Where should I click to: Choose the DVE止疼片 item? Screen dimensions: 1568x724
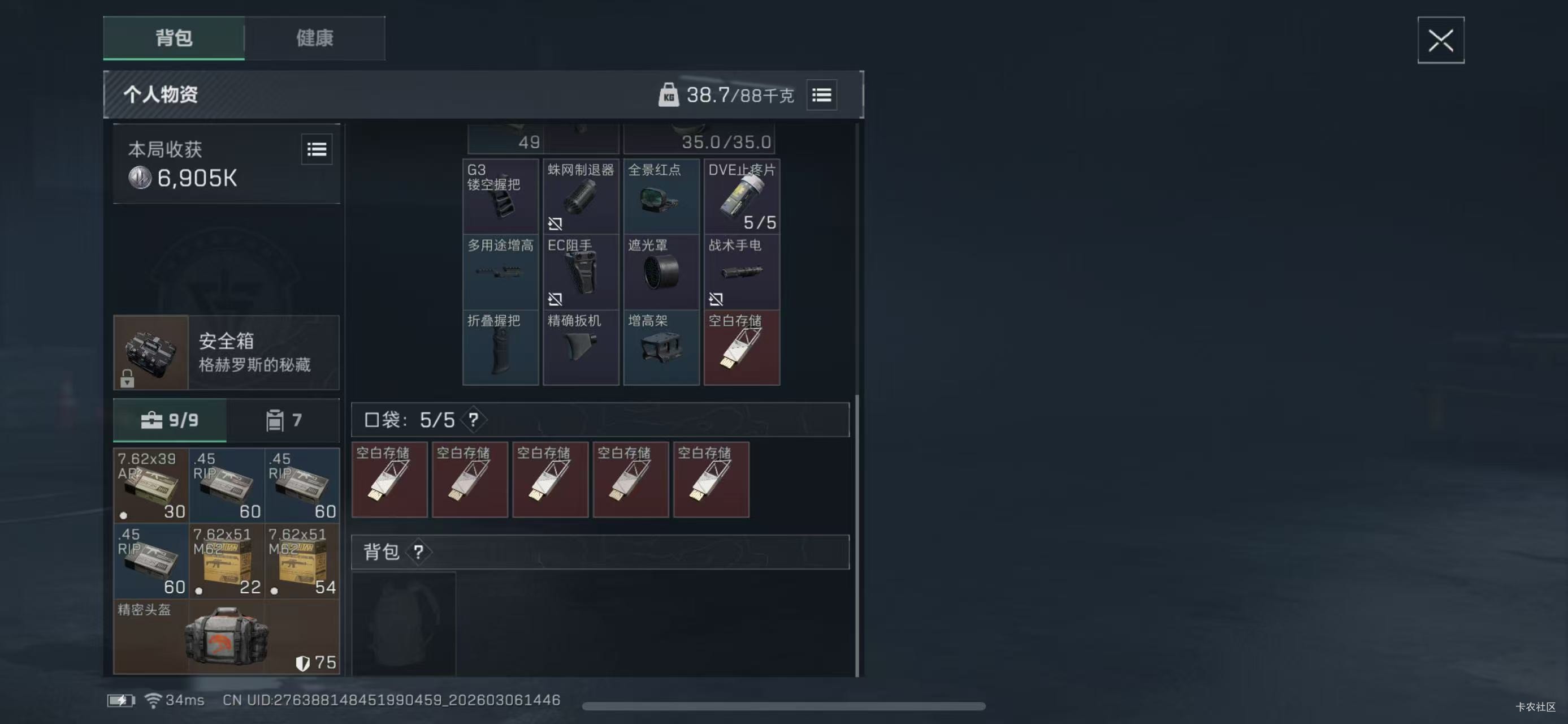click(742, 197)
